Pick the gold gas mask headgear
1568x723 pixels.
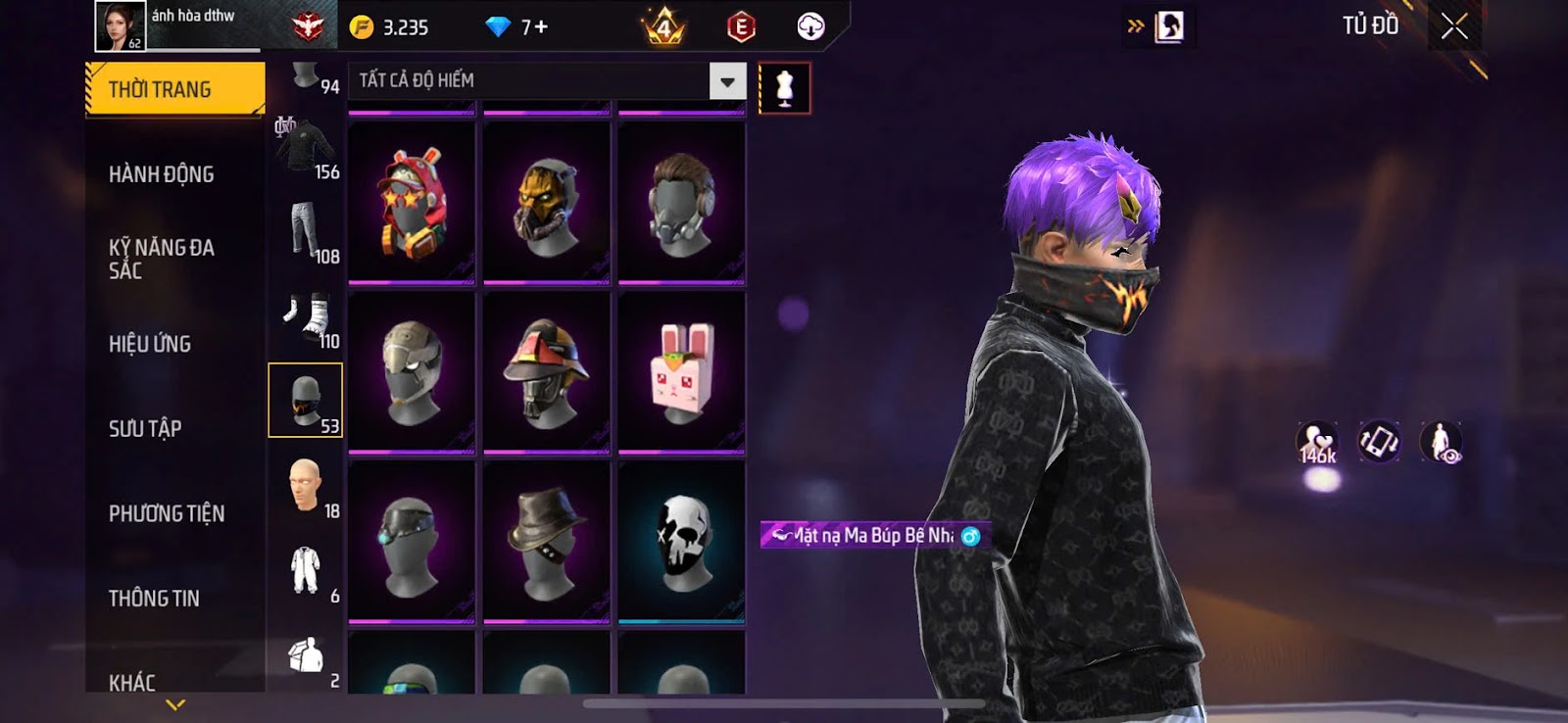click(x=547, y=203)
